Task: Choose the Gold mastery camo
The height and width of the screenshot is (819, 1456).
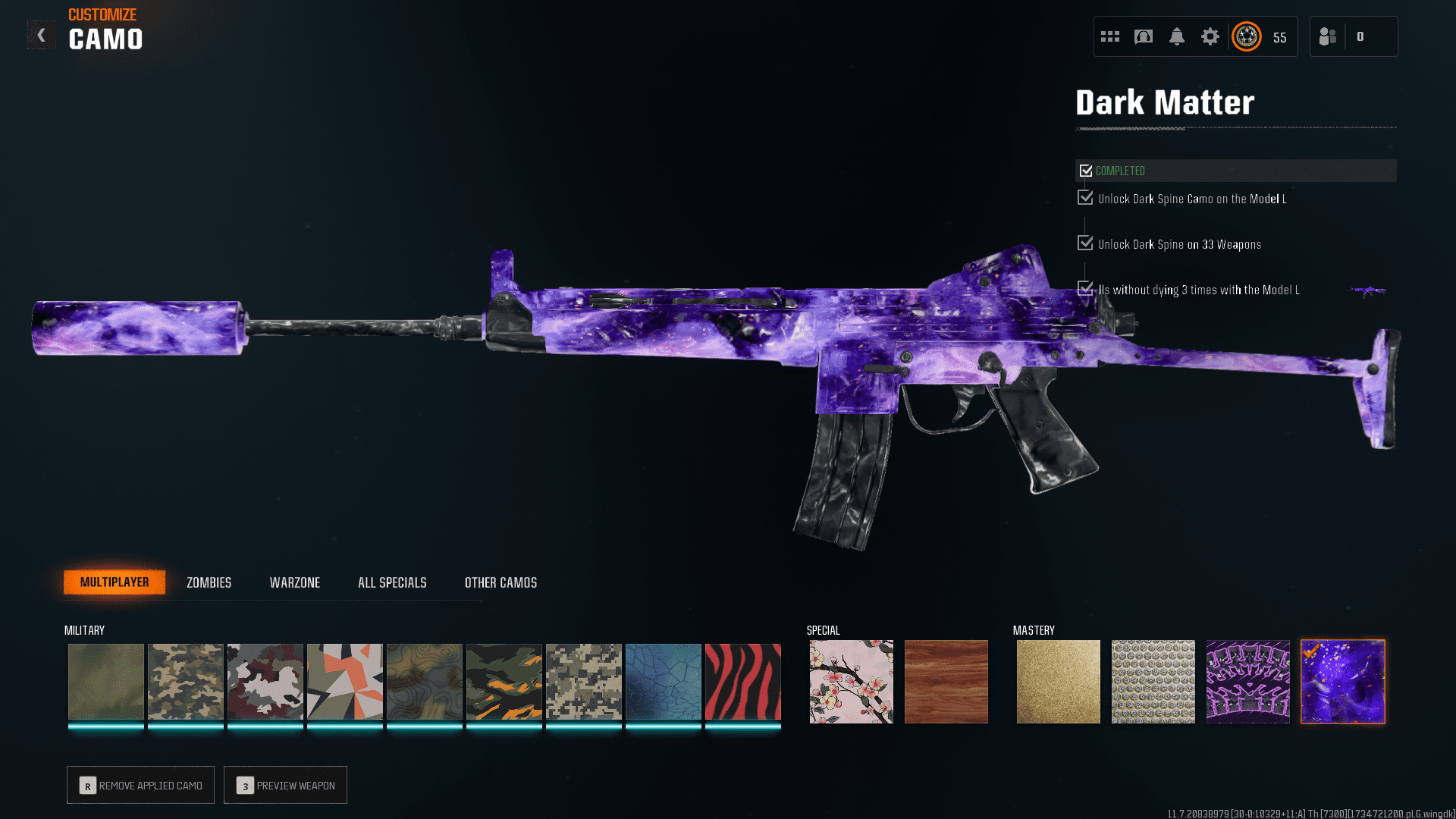Action: [x=1058, y=681]
